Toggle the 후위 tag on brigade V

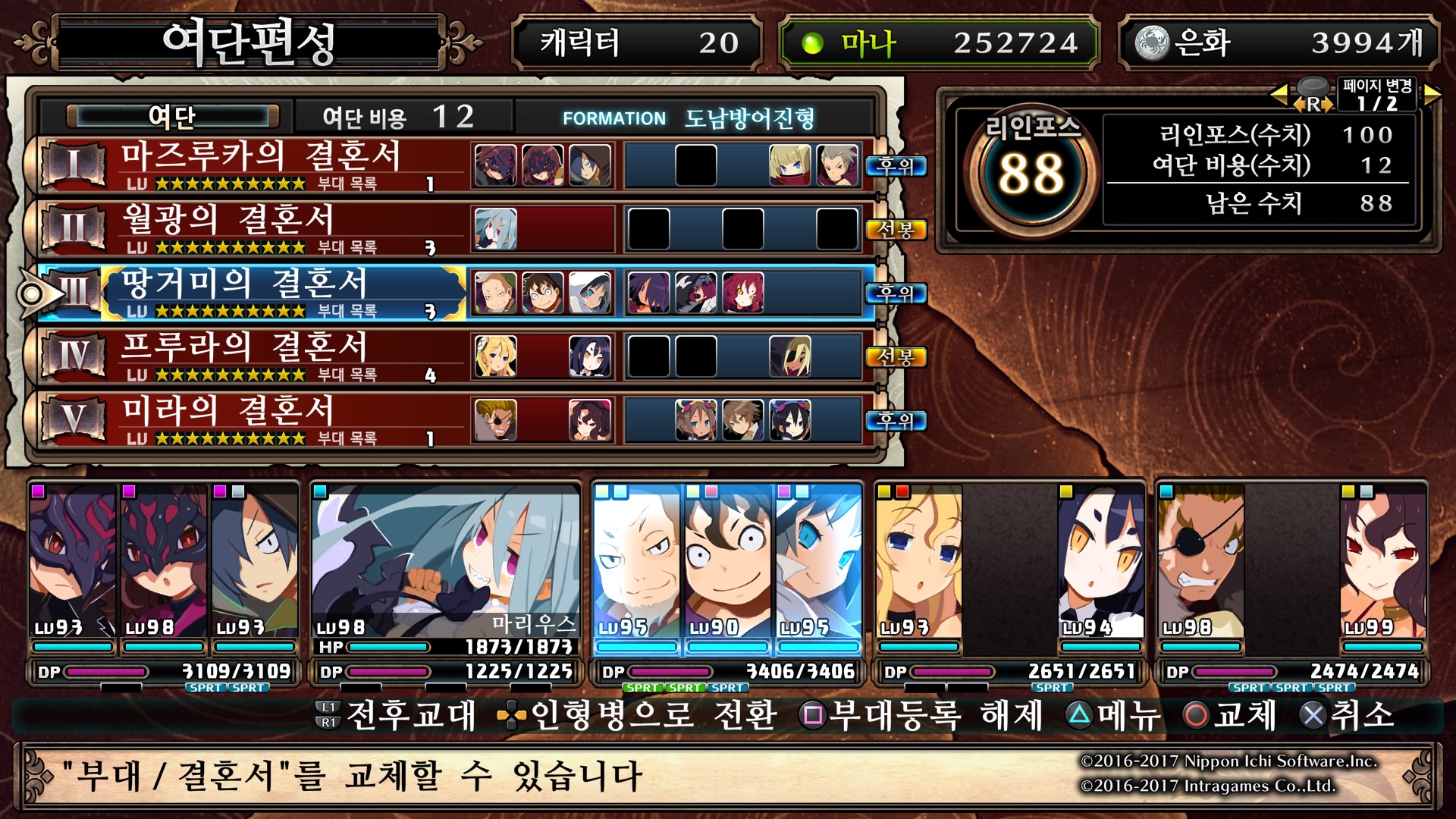(x=896, y=420)
